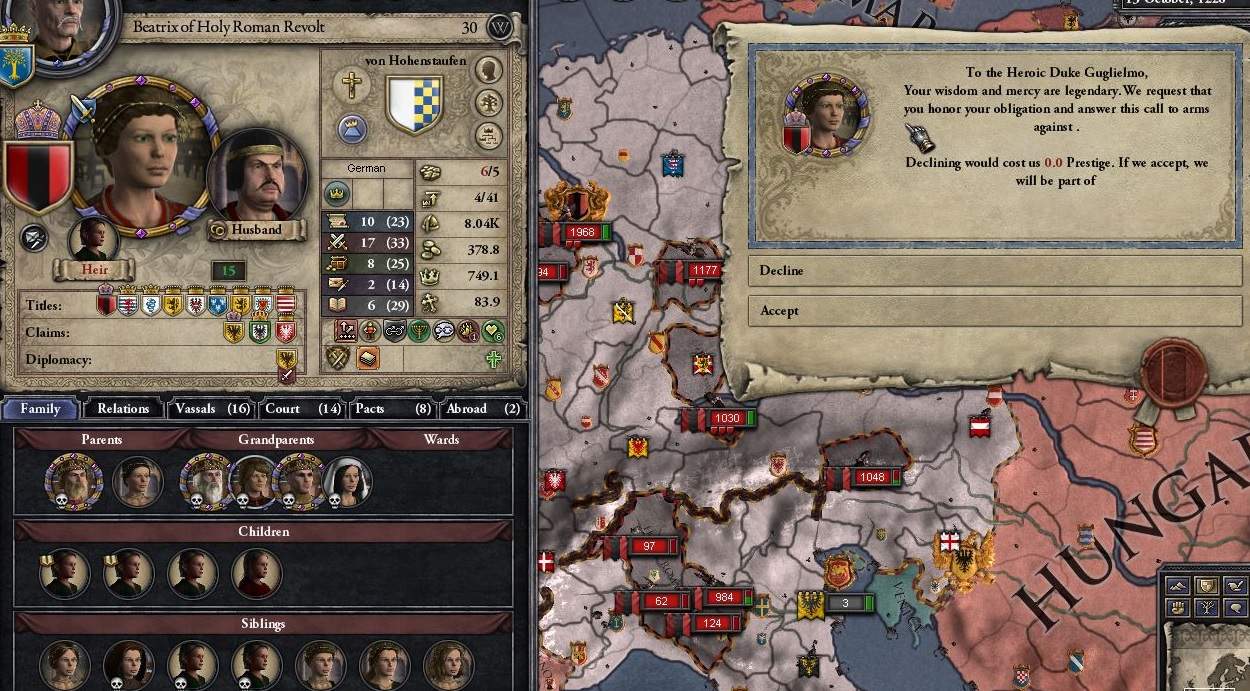Click the W wiki button beside the name
Screen dimensions: 1250x691
[499, 27]
